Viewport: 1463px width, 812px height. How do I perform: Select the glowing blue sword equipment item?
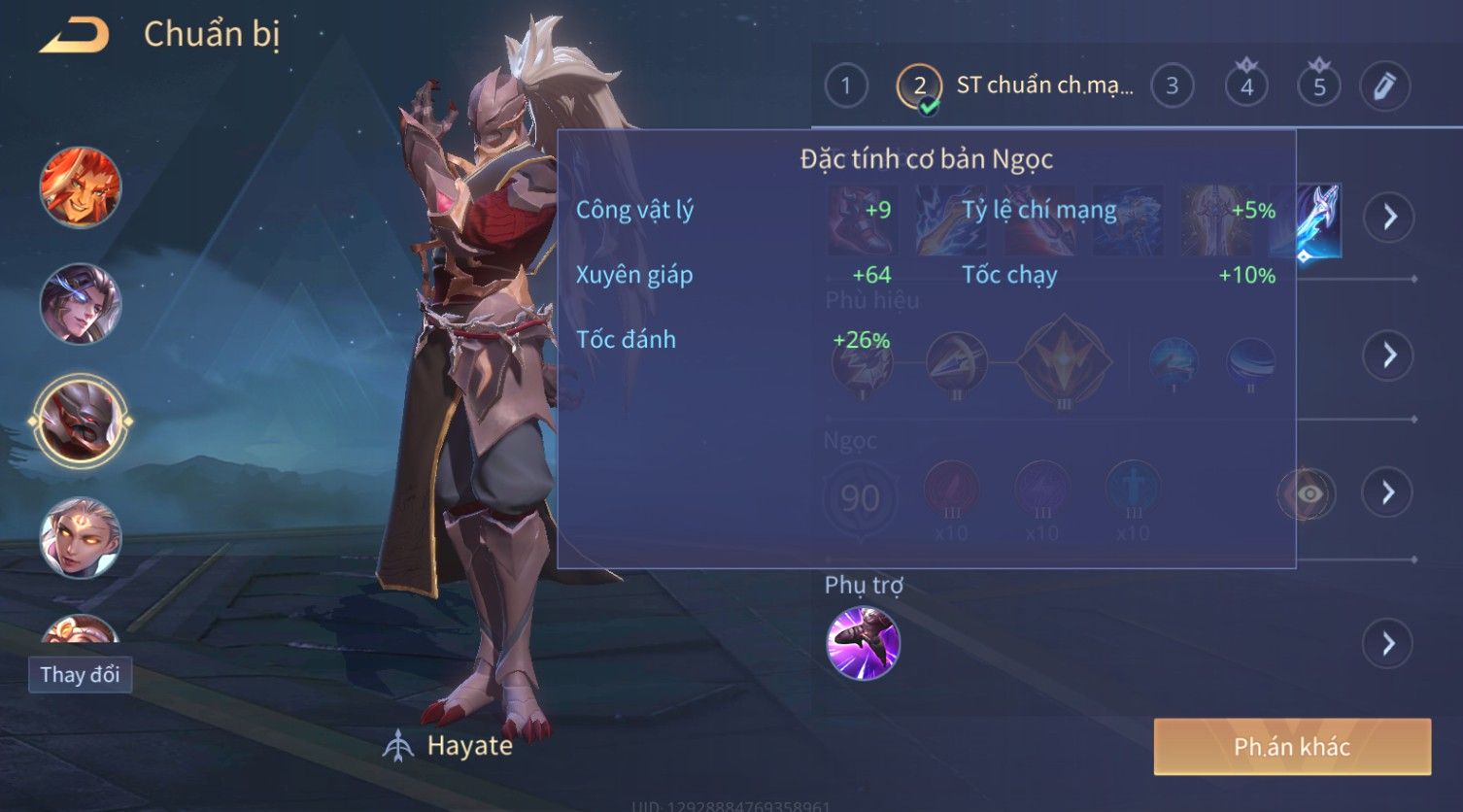1319,220
